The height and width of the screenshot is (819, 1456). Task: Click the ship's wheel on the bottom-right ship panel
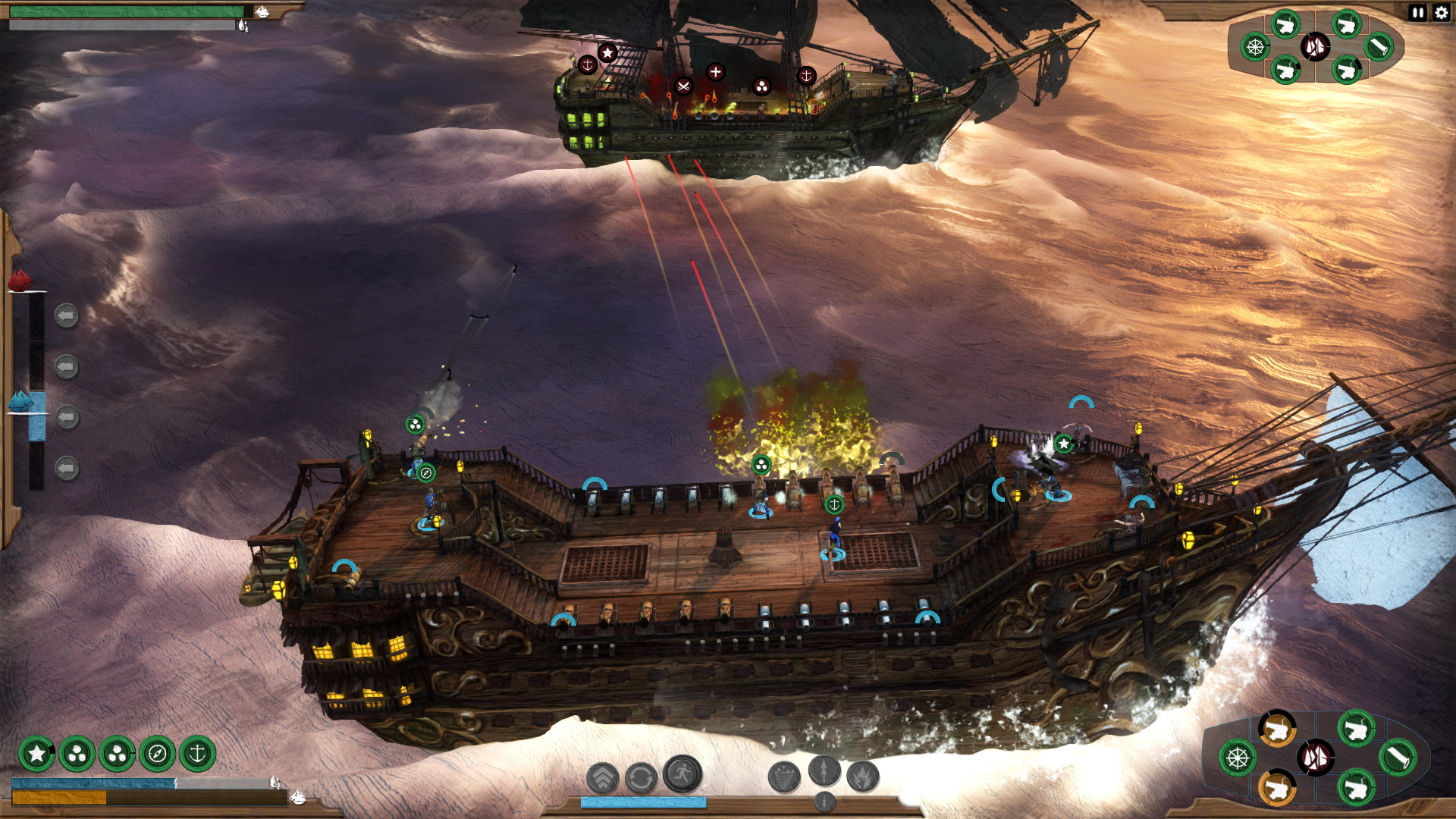point(1238,758)
